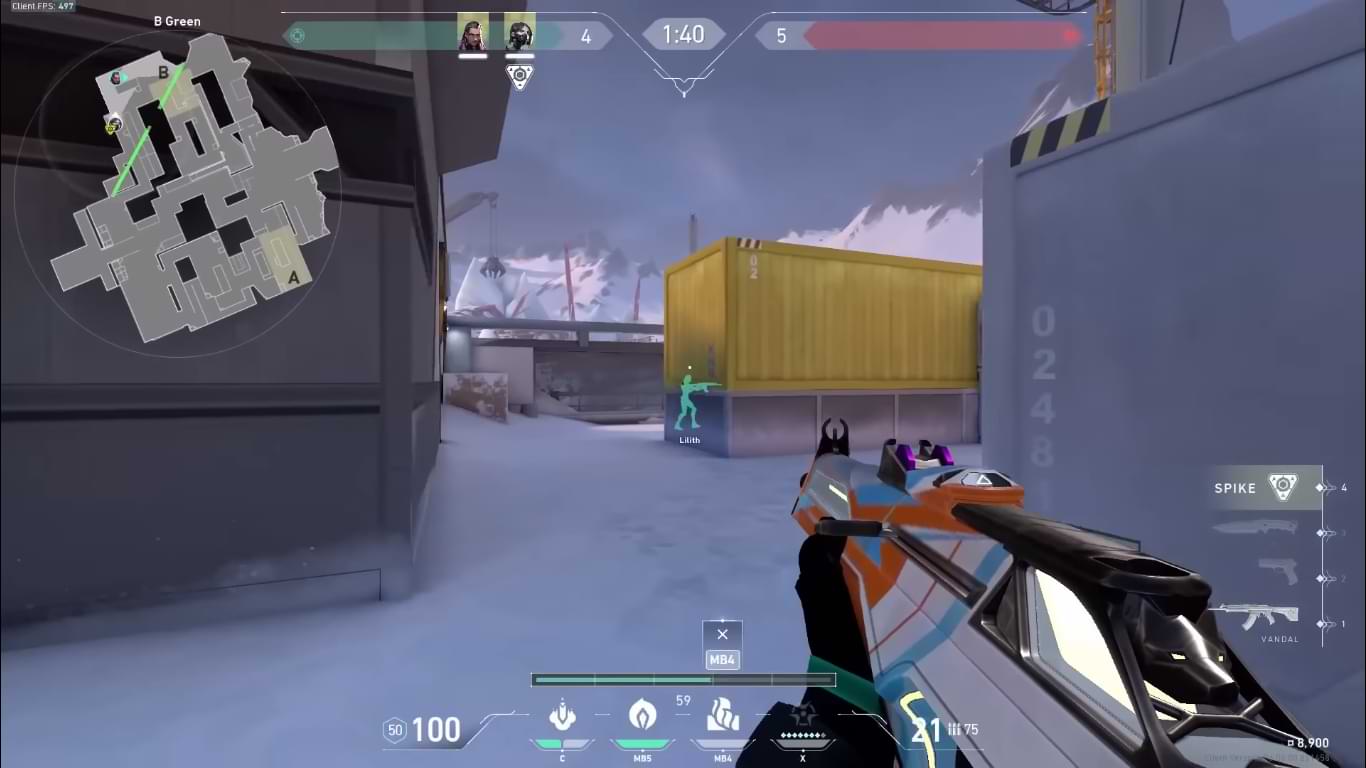Activate the ultimate ability icon labeled X
The height and width of the screenshot is (768, 1366).
pyautogui.click(x=802, y=716)
